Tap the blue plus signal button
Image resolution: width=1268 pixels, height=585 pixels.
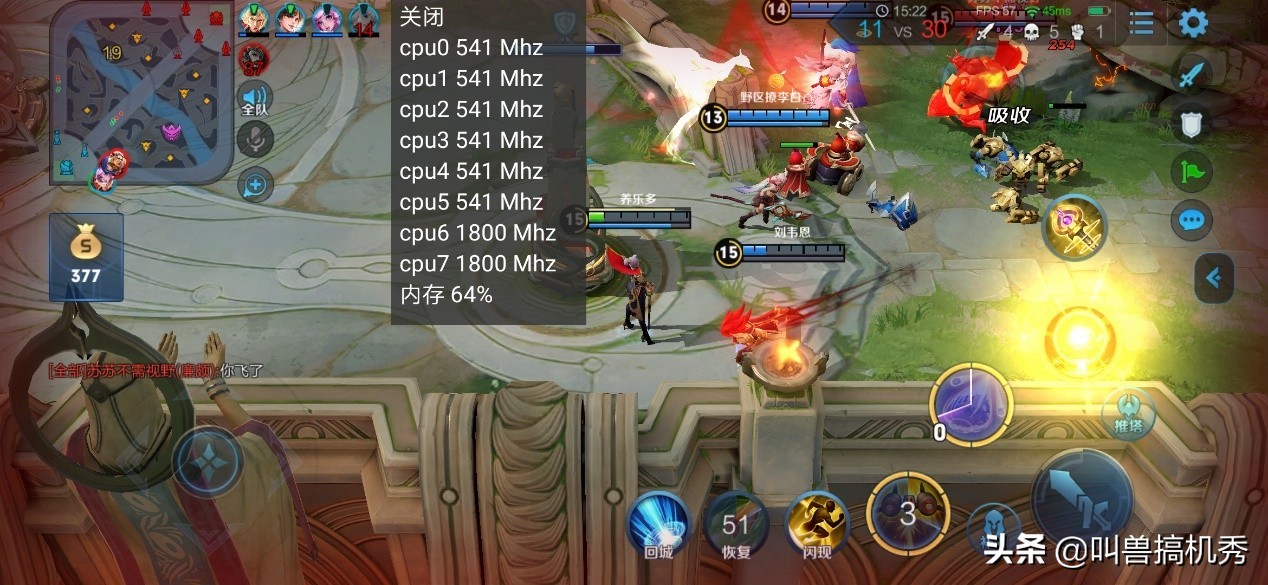[x=255, y=184]
